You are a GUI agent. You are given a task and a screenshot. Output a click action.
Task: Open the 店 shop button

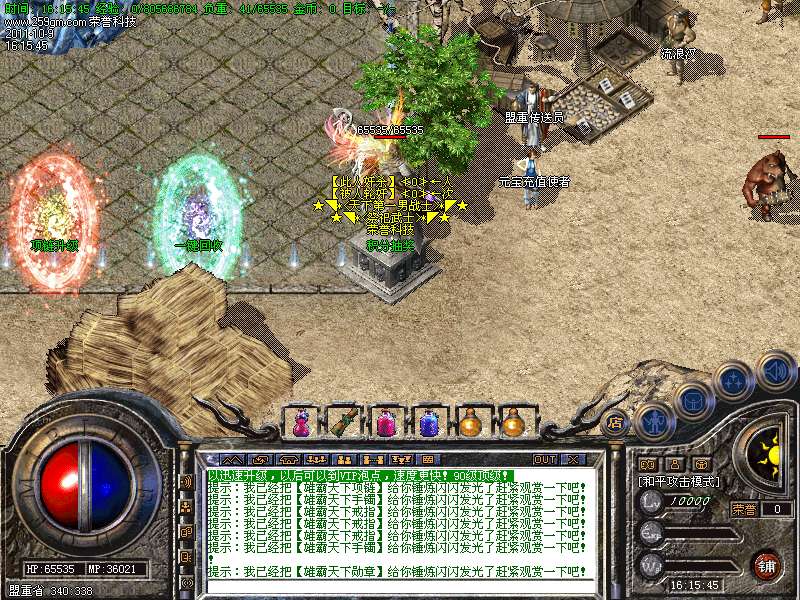616,422
